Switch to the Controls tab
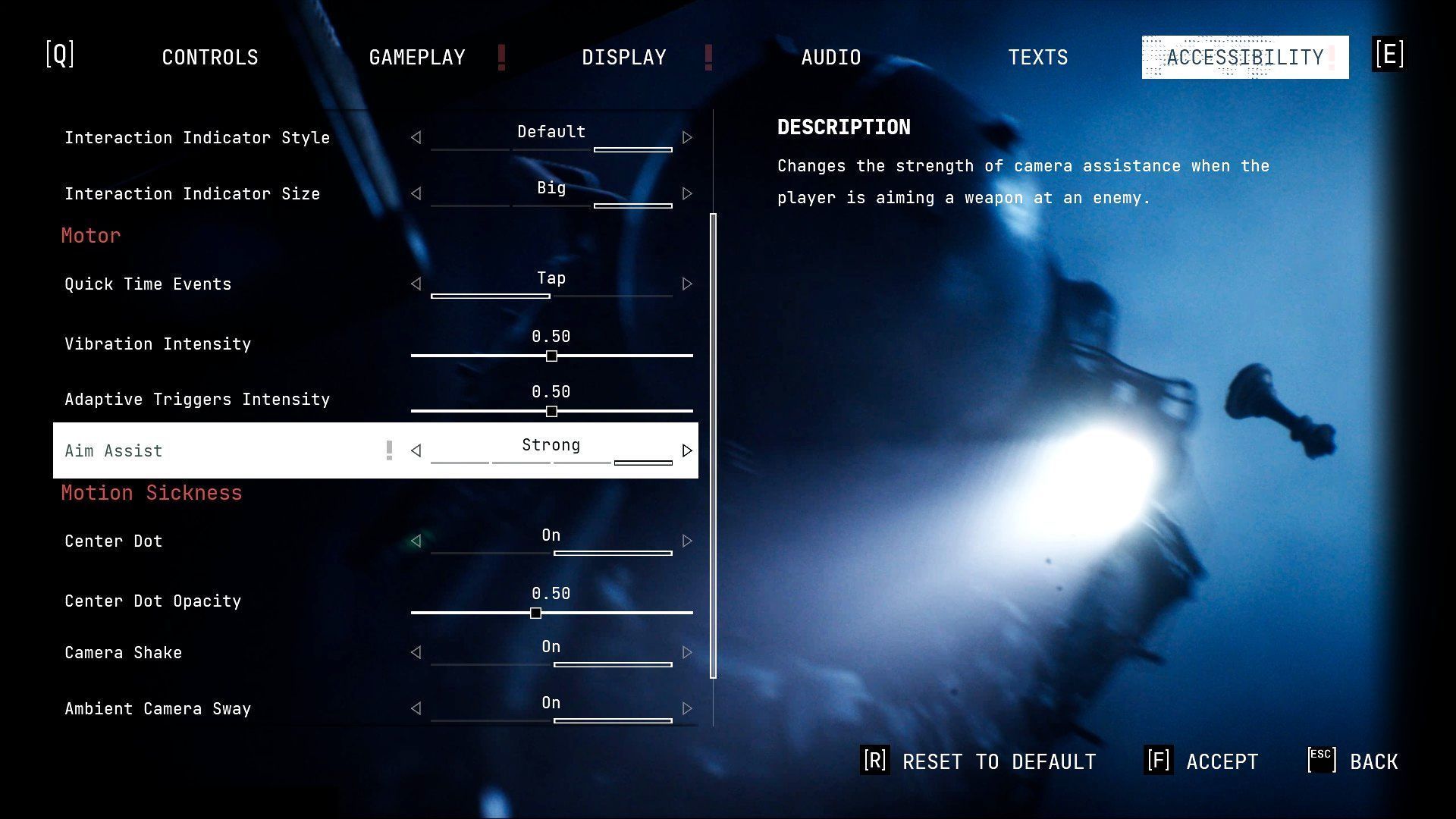Viewport: 1456px width, 819px height. click(210, 58)
